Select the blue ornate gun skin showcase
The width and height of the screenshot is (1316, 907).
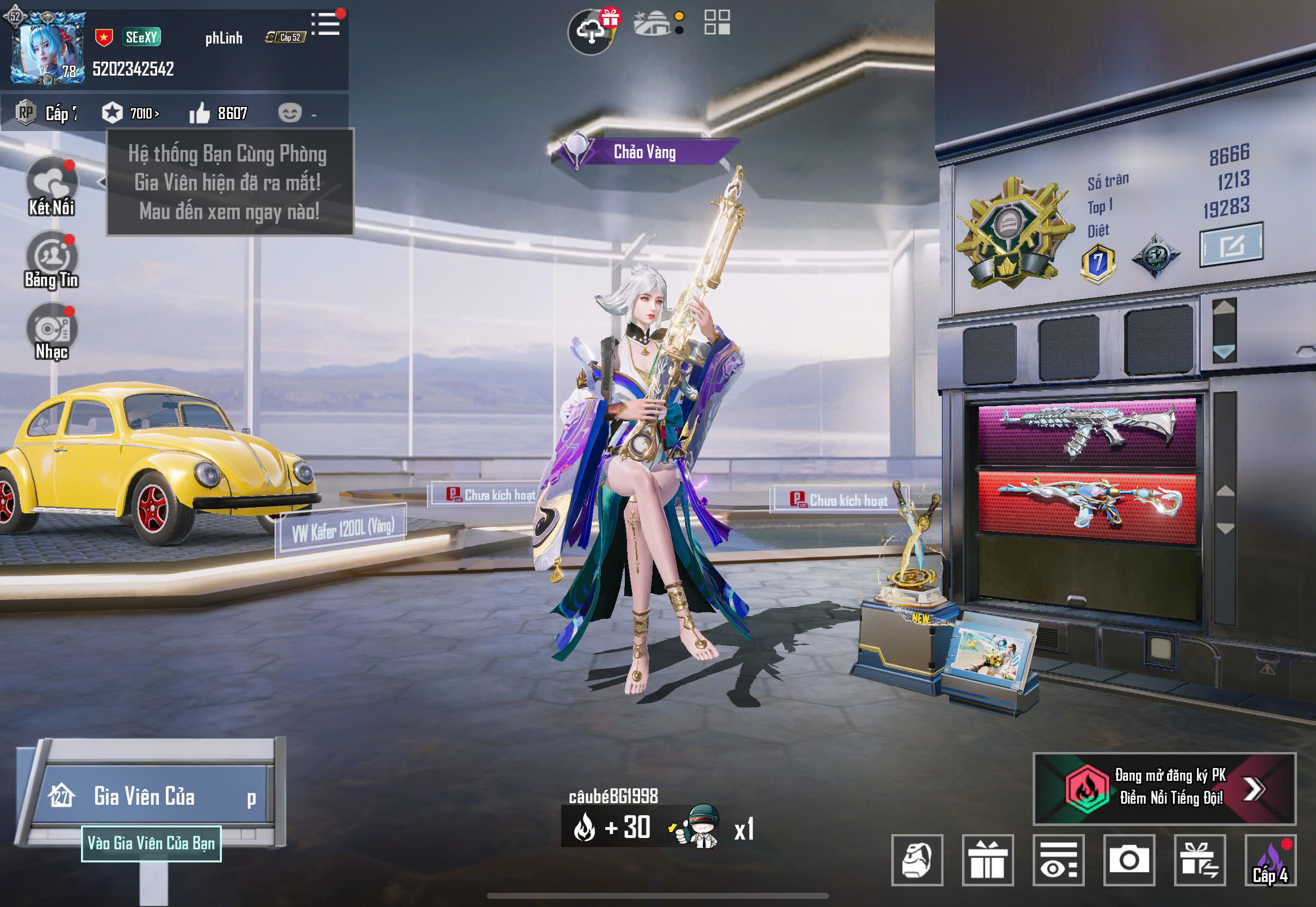tap(1086, 505)
